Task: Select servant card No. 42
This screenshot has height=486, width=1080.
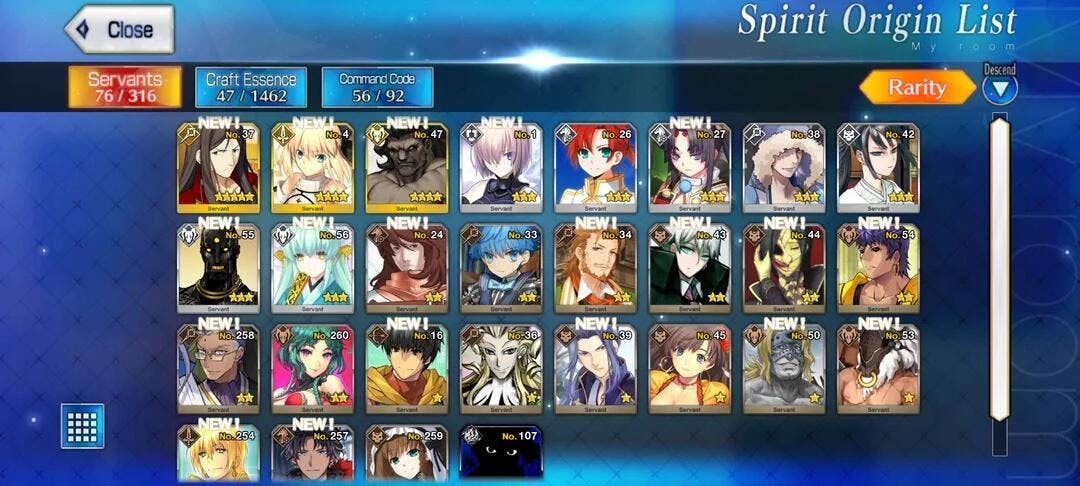Action: click(x=879, y=168)
